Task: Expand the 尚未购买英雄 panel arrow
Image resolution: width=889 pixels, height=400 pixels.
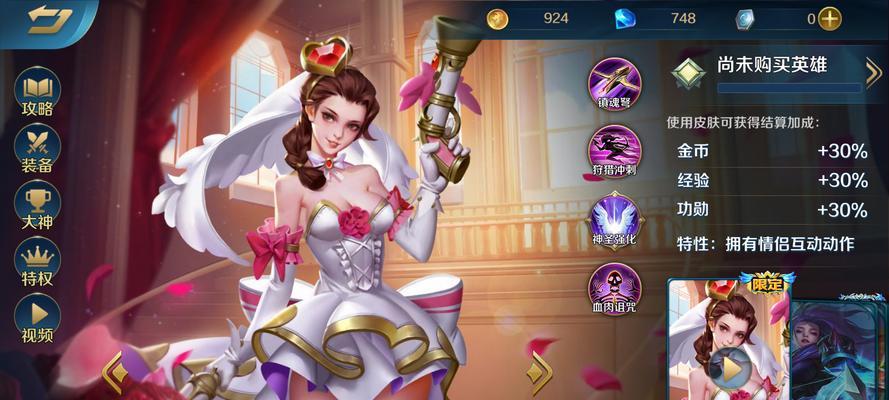Action: pyautogui.click(x=872, y=71)
